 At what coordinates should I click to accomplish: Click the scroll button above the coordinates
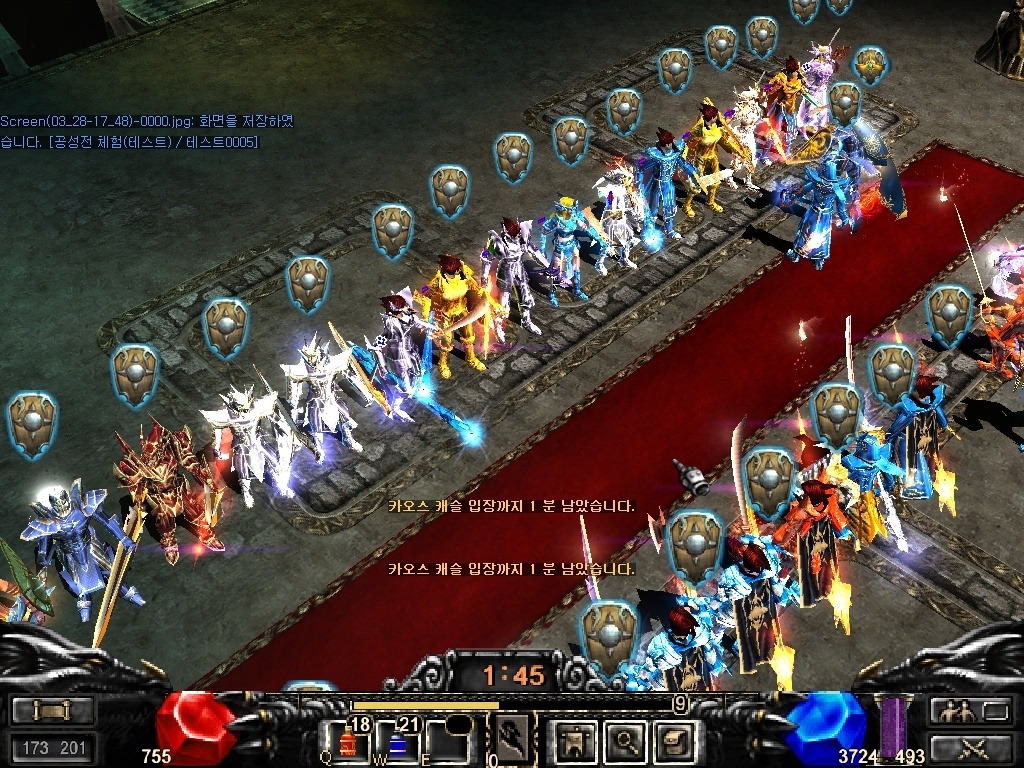tap(53, 711)
